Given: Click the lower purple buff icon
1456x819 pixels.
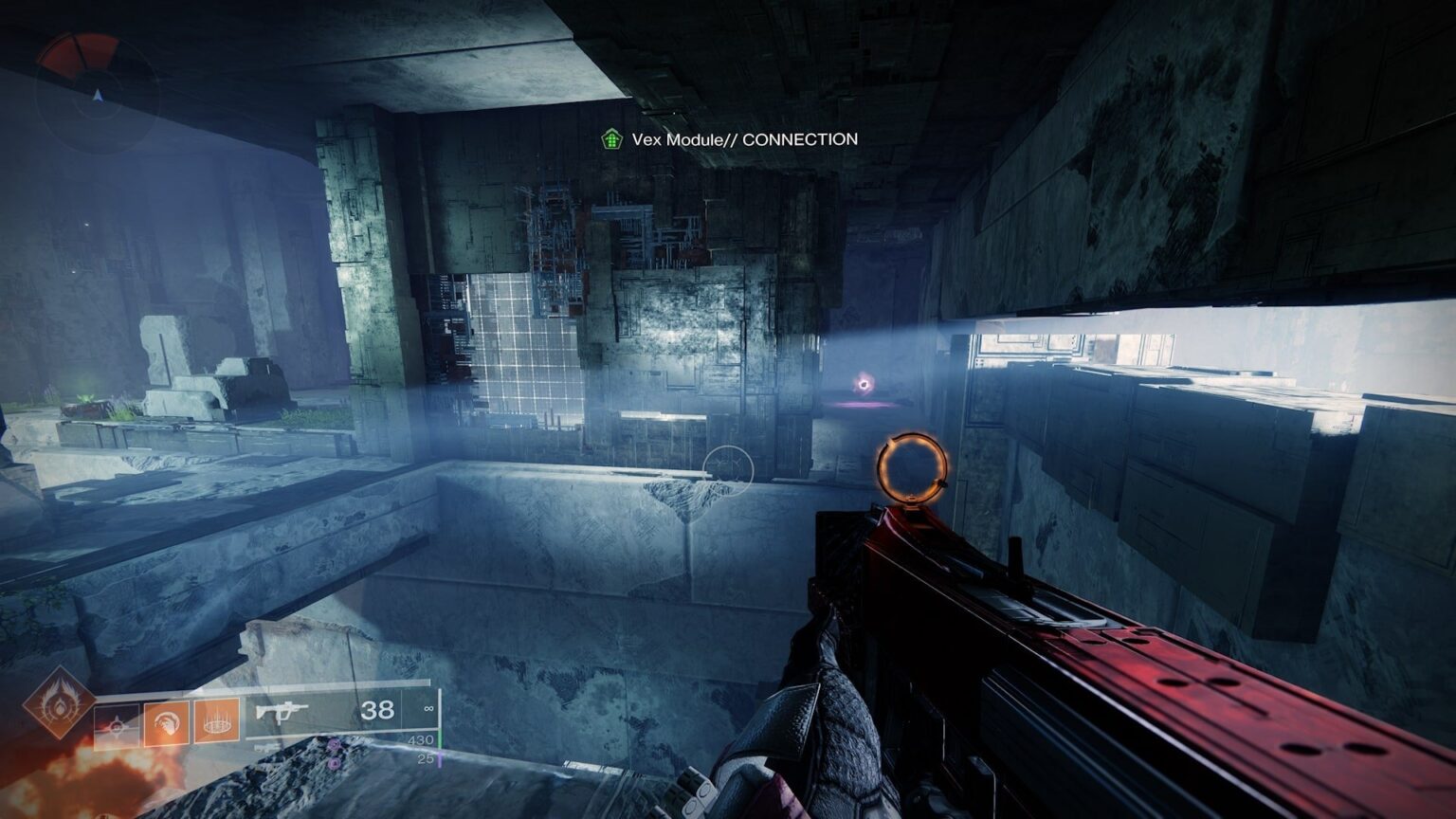Looking at the screenshot, I should coord(334,763).
